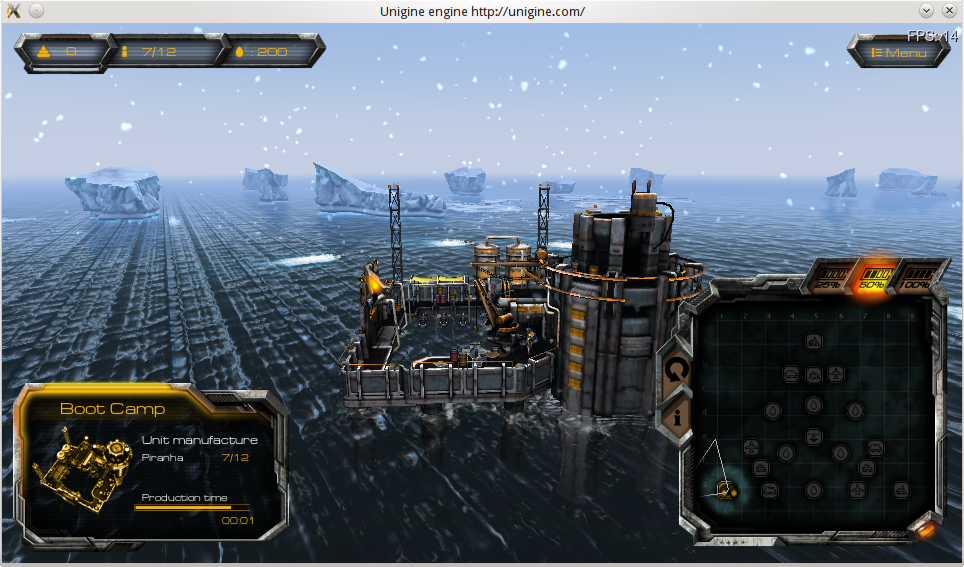964x567 pixels.
Task: Select the Boot Camp building thumbnail
Action: coord(83,468)
